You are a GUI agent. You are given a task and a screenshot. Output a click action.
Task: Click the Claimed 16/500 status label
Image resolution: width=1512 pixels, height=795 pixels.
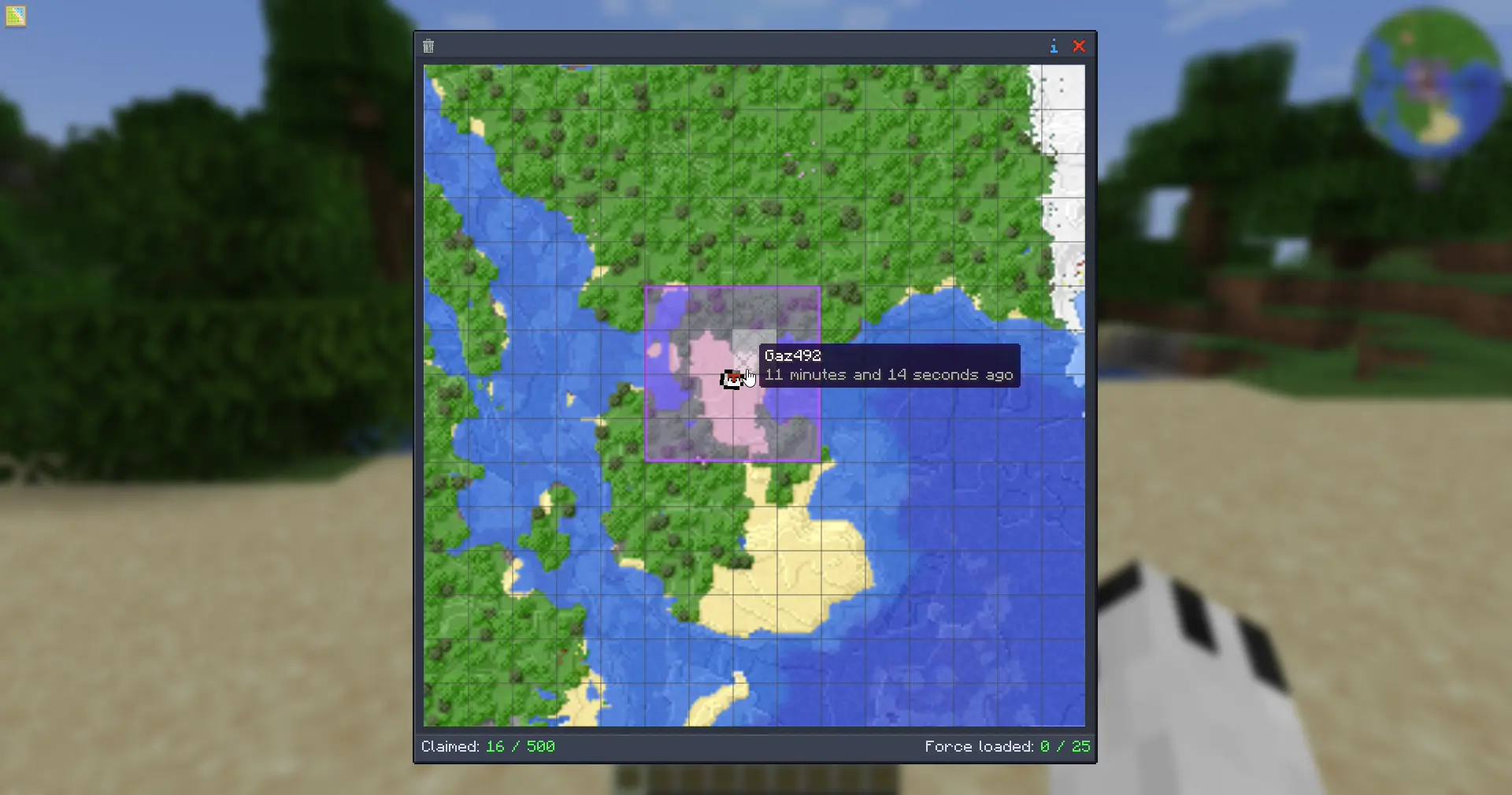[450, 746]
